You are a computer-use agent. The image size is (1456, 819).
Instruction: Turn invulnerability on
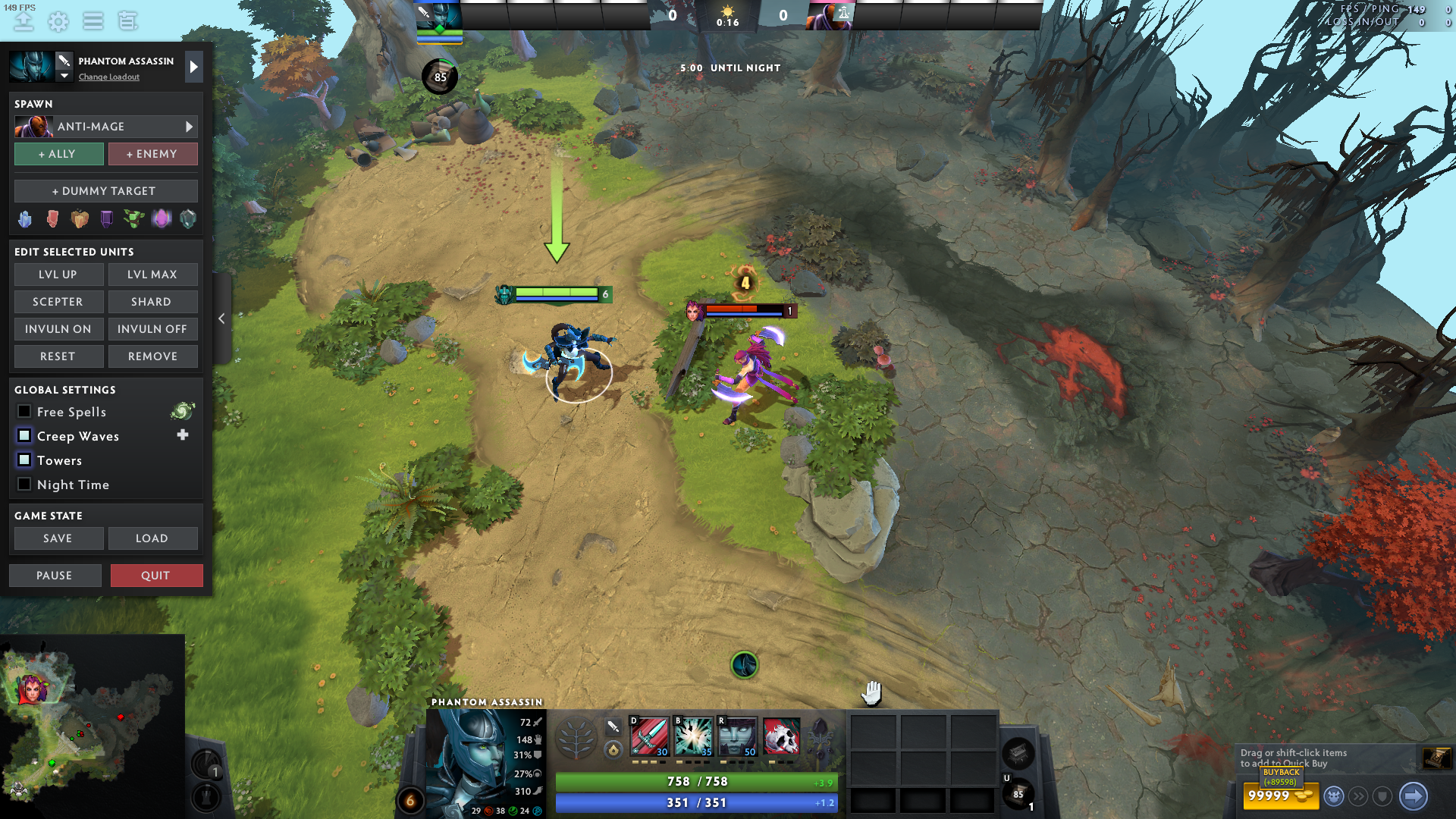[58, 329]
